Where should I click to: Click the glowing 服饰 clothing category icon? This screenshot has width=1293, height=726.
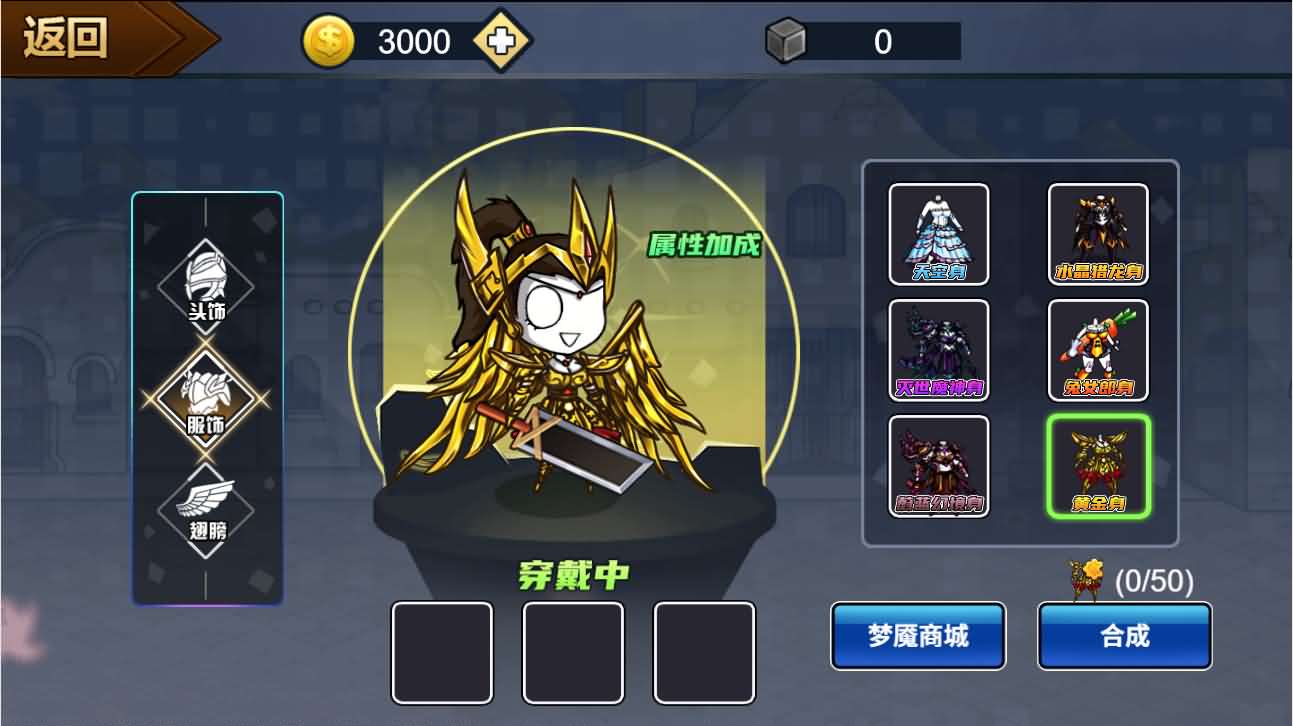207,398
